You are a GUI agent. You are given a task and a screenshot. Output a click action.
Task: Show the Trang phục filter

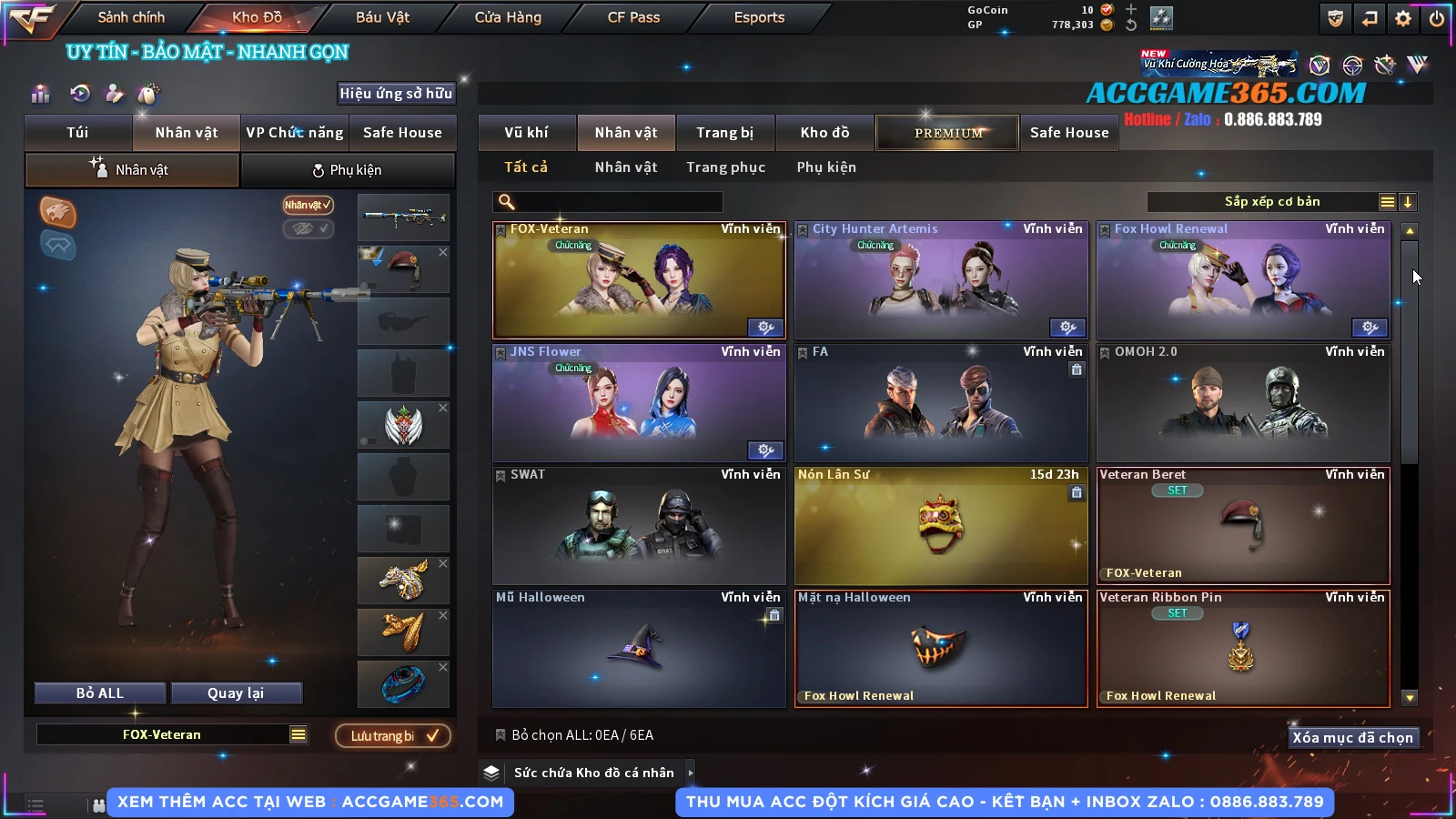[x=725, y=167]
